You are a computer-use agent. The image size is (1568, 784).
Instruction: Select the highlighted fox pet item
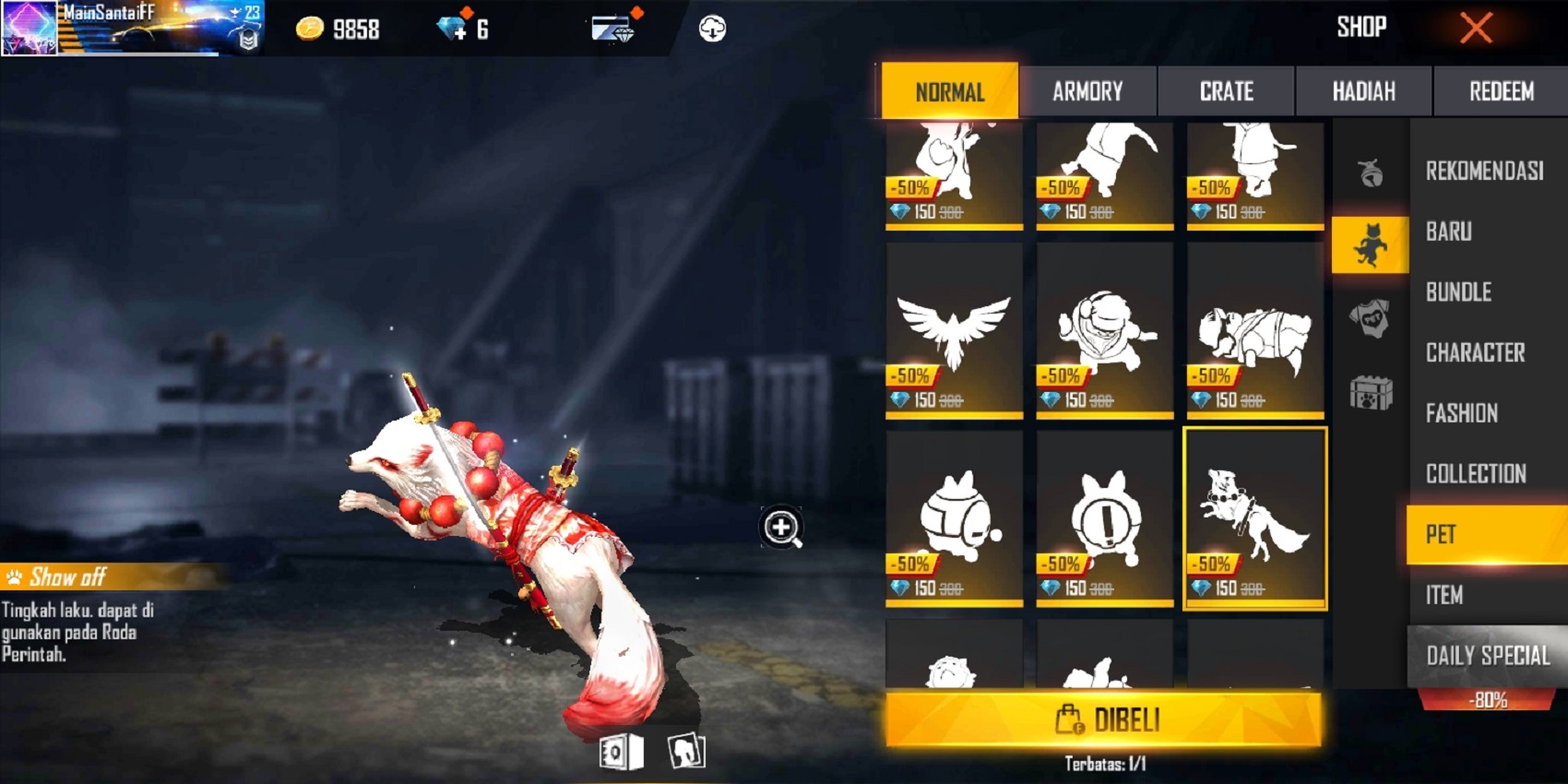1254,517
